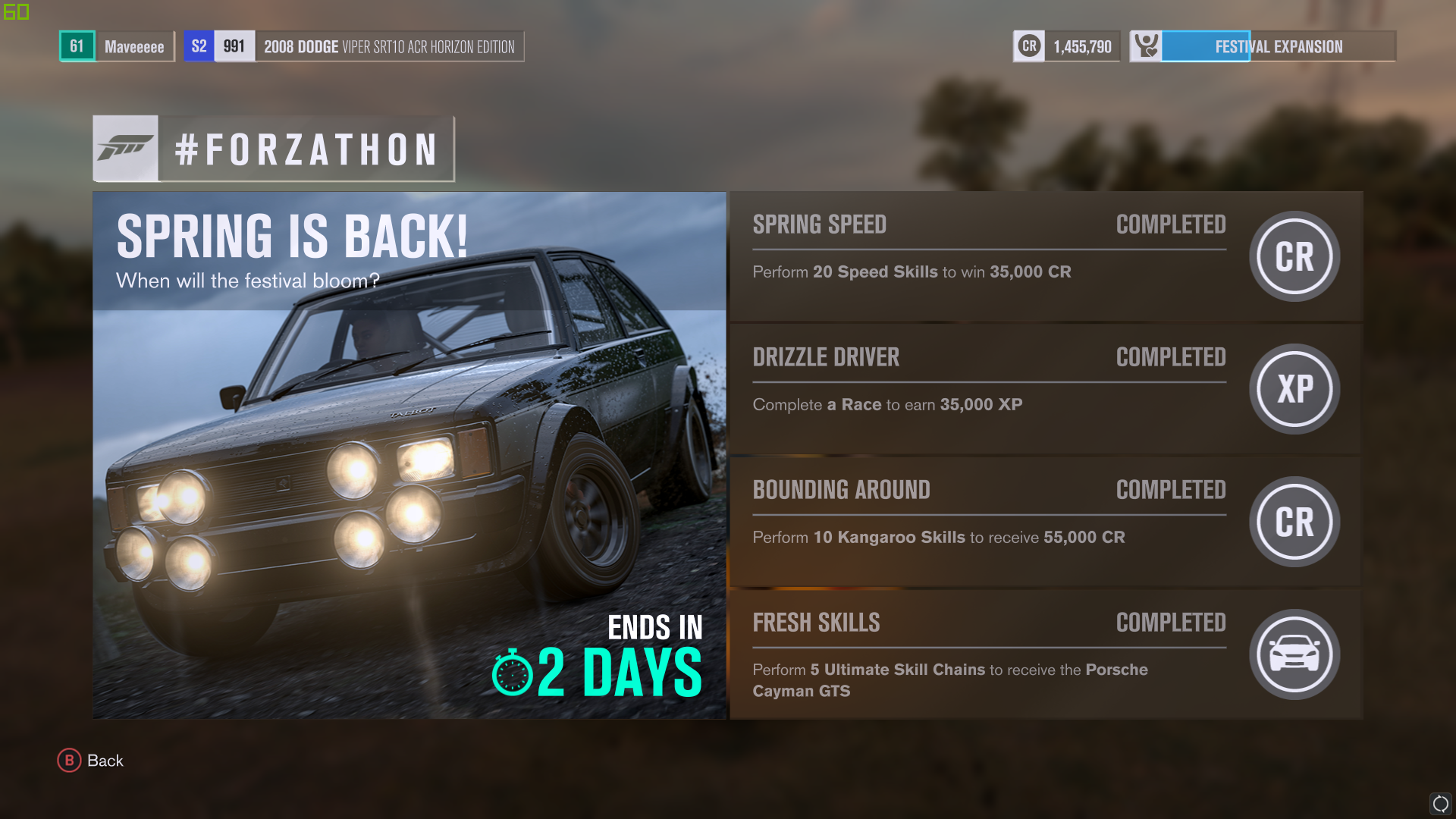Open the Maveeeee player profile badge
Screen dimensions: 1456x819
(118, 46)
